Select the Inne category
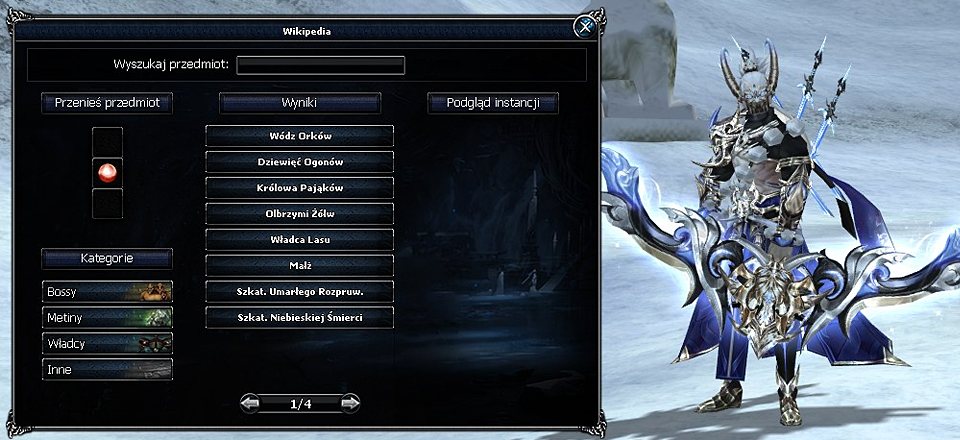960x440 pixels. (x=107, y=369)
